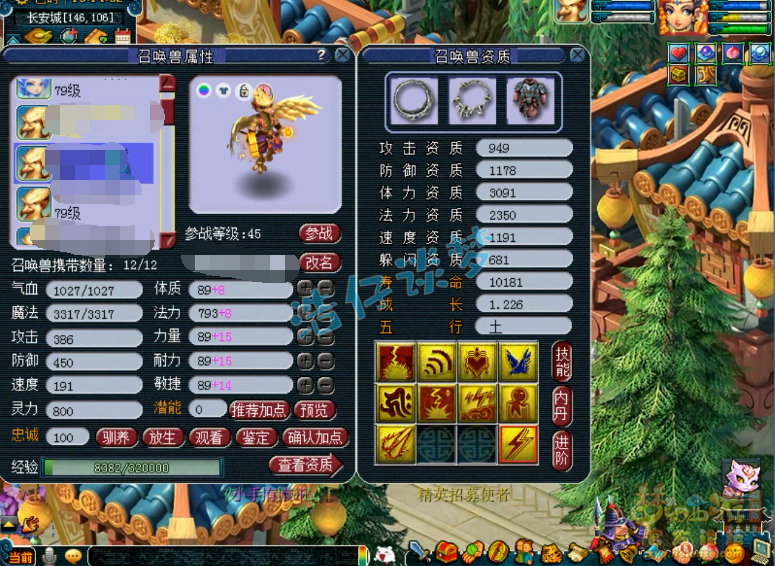
Task: Confirm points with 确认加点
Action: [x=315, y=437]
